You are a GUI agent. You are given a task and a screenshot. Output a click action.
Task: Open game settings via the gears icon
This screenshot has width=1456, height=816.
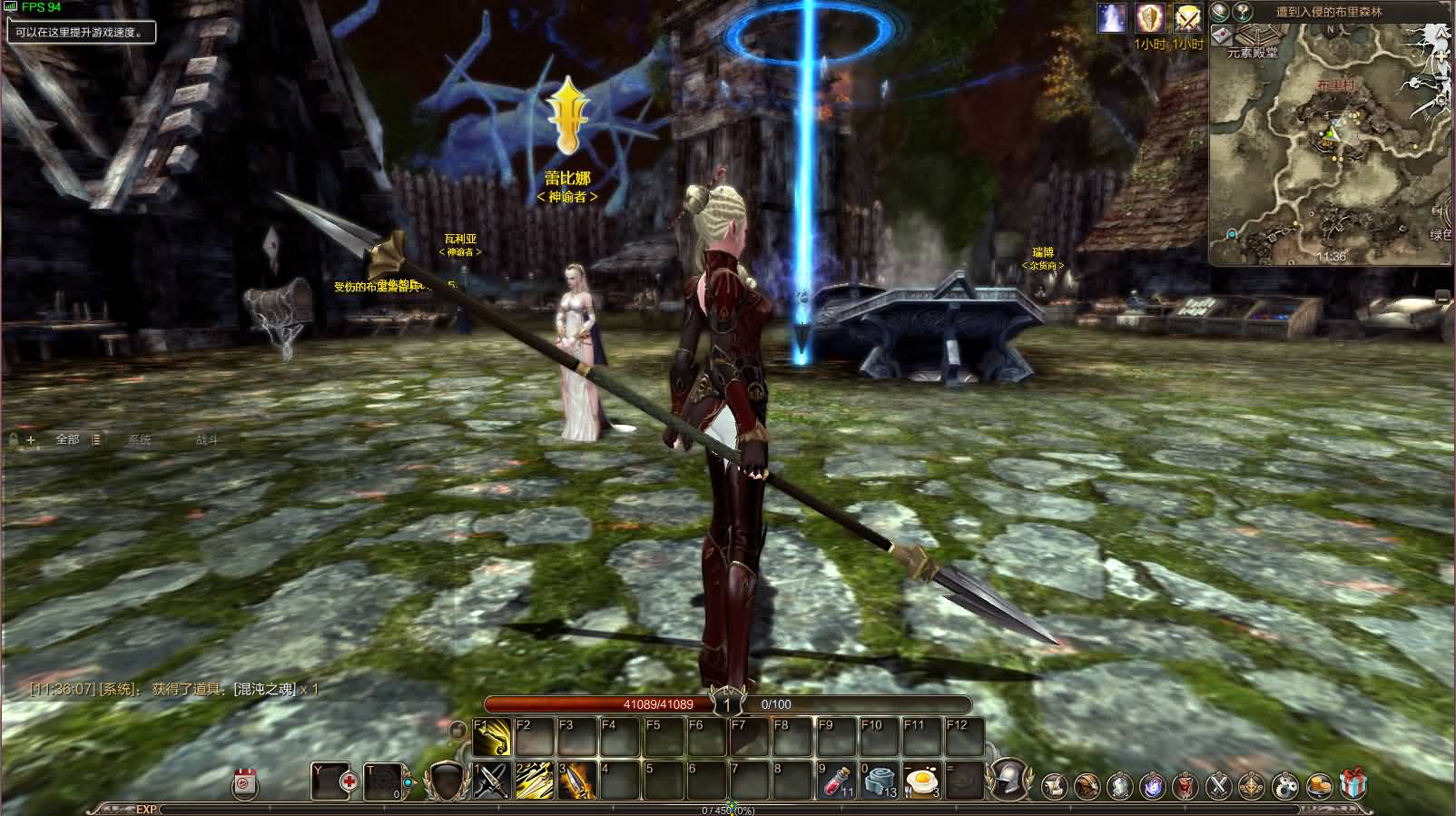(x=1286, y=782)
